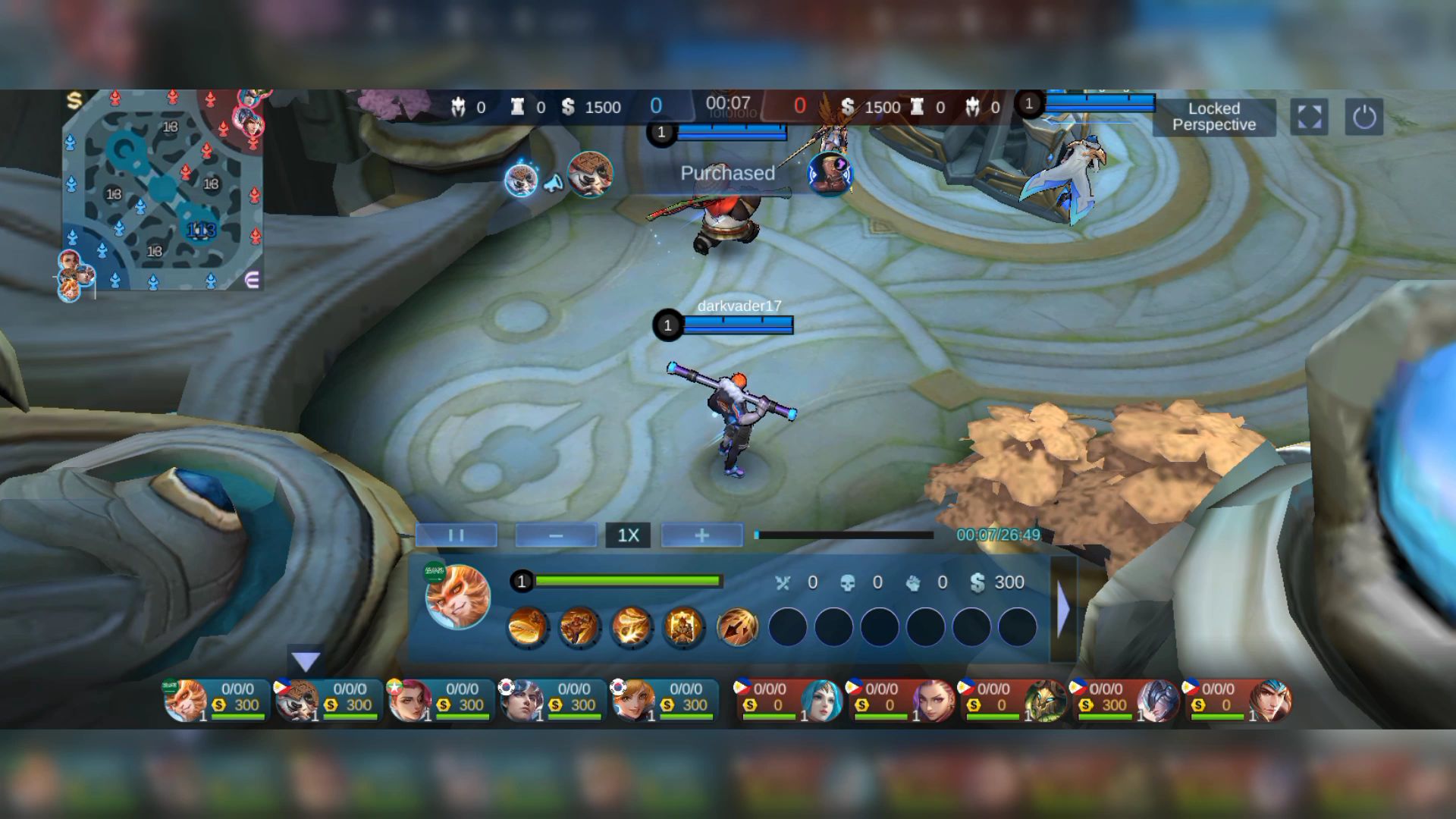The height and width of the screenshot is (819, 1456).
Task: Click the retribution arrow spell icon
Action: point(737,627)
